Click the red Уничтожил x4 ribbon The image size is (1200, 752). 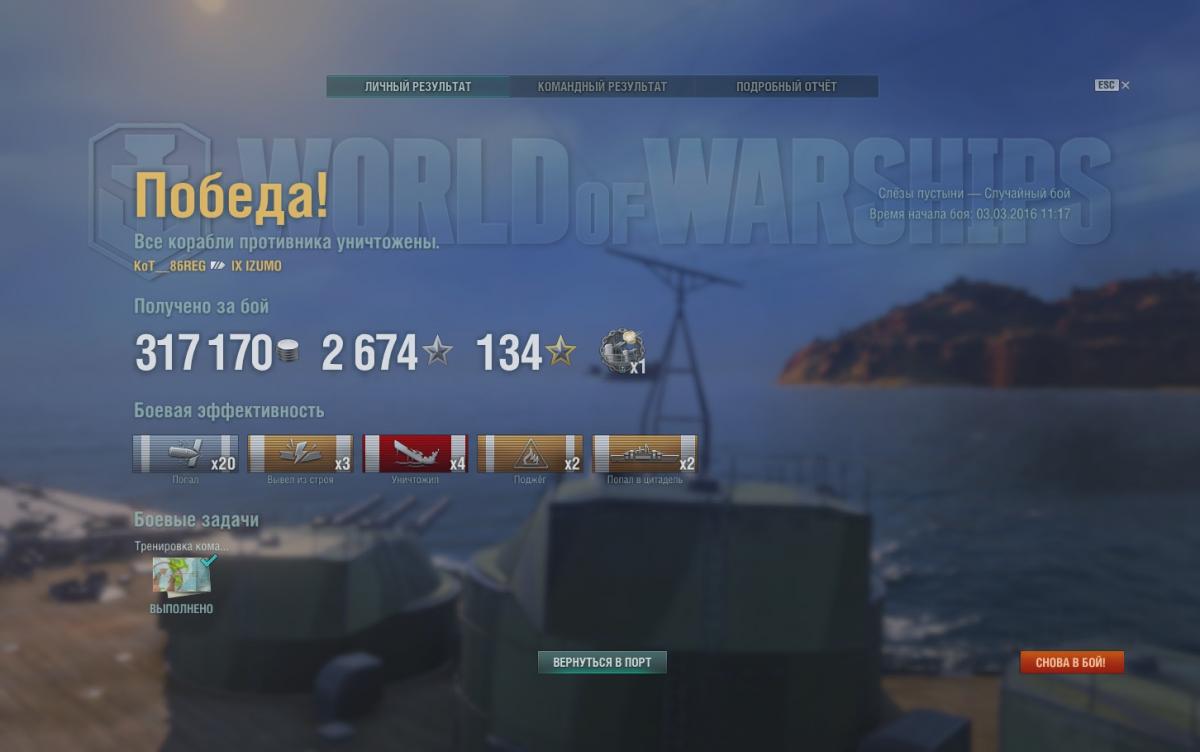[415, 454]
